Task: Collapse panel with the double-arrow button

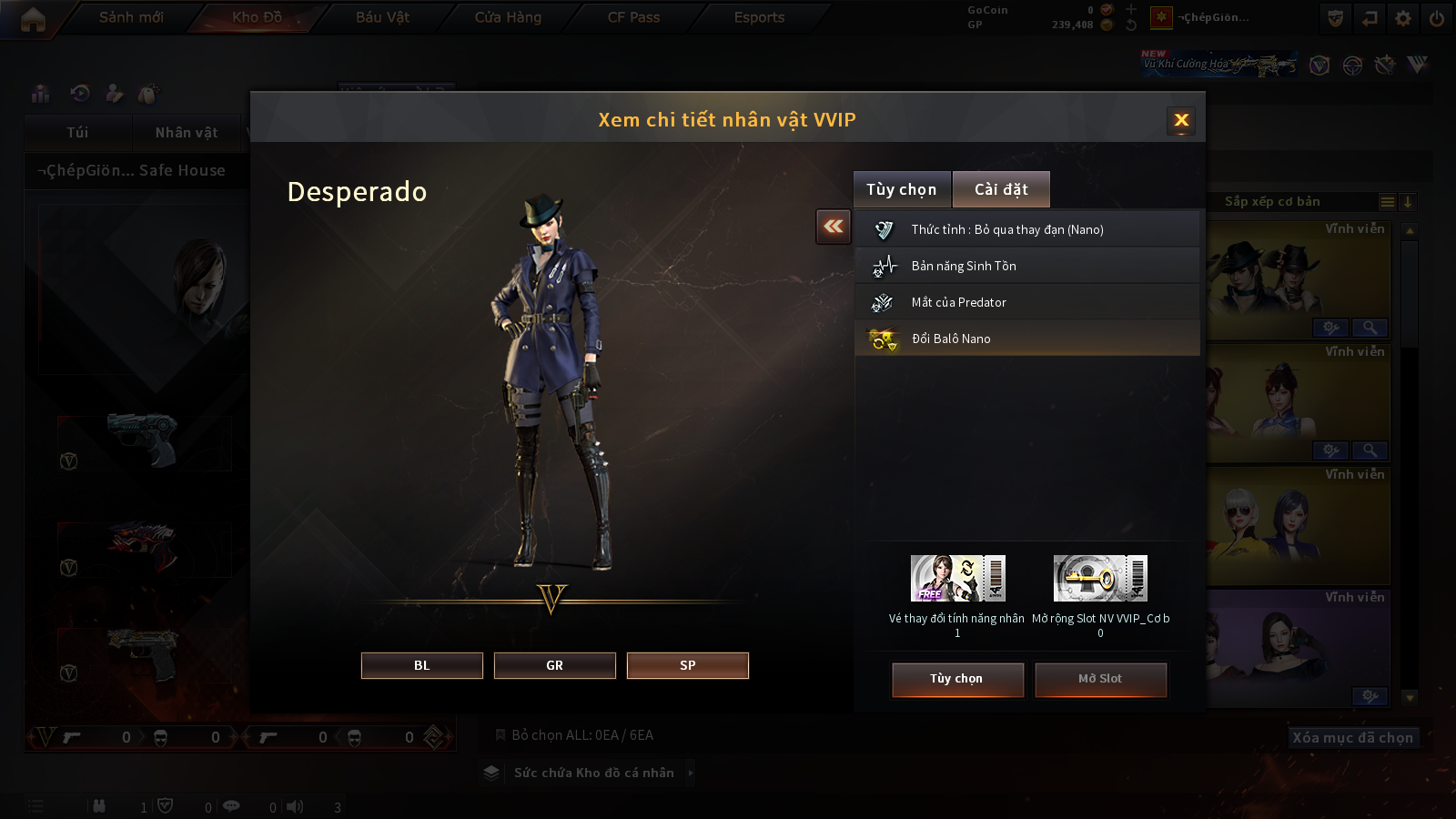Action: 834,227
